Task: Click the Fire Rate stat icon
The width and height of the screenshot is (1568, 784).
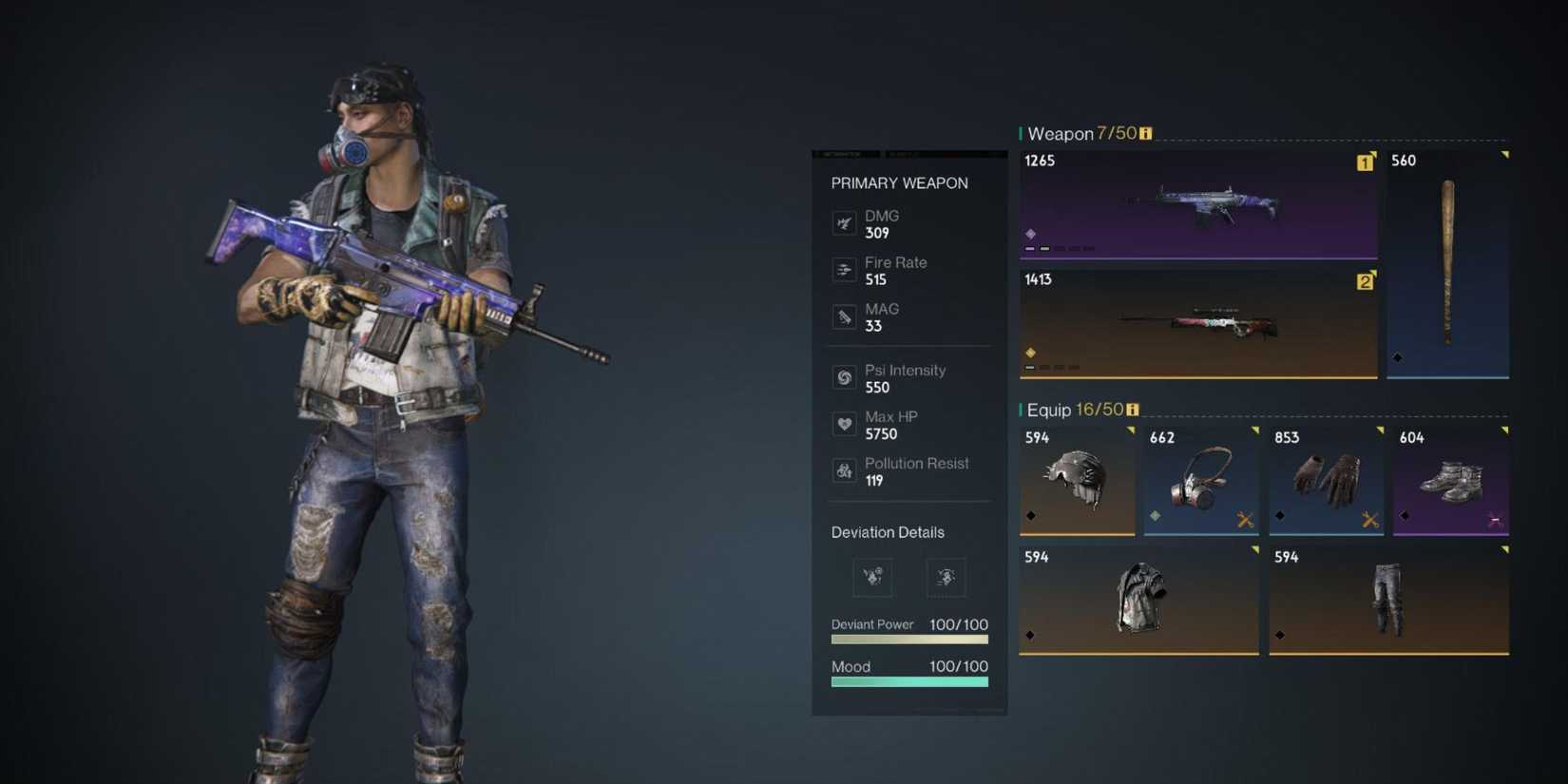Action: (x=845, y=270)
